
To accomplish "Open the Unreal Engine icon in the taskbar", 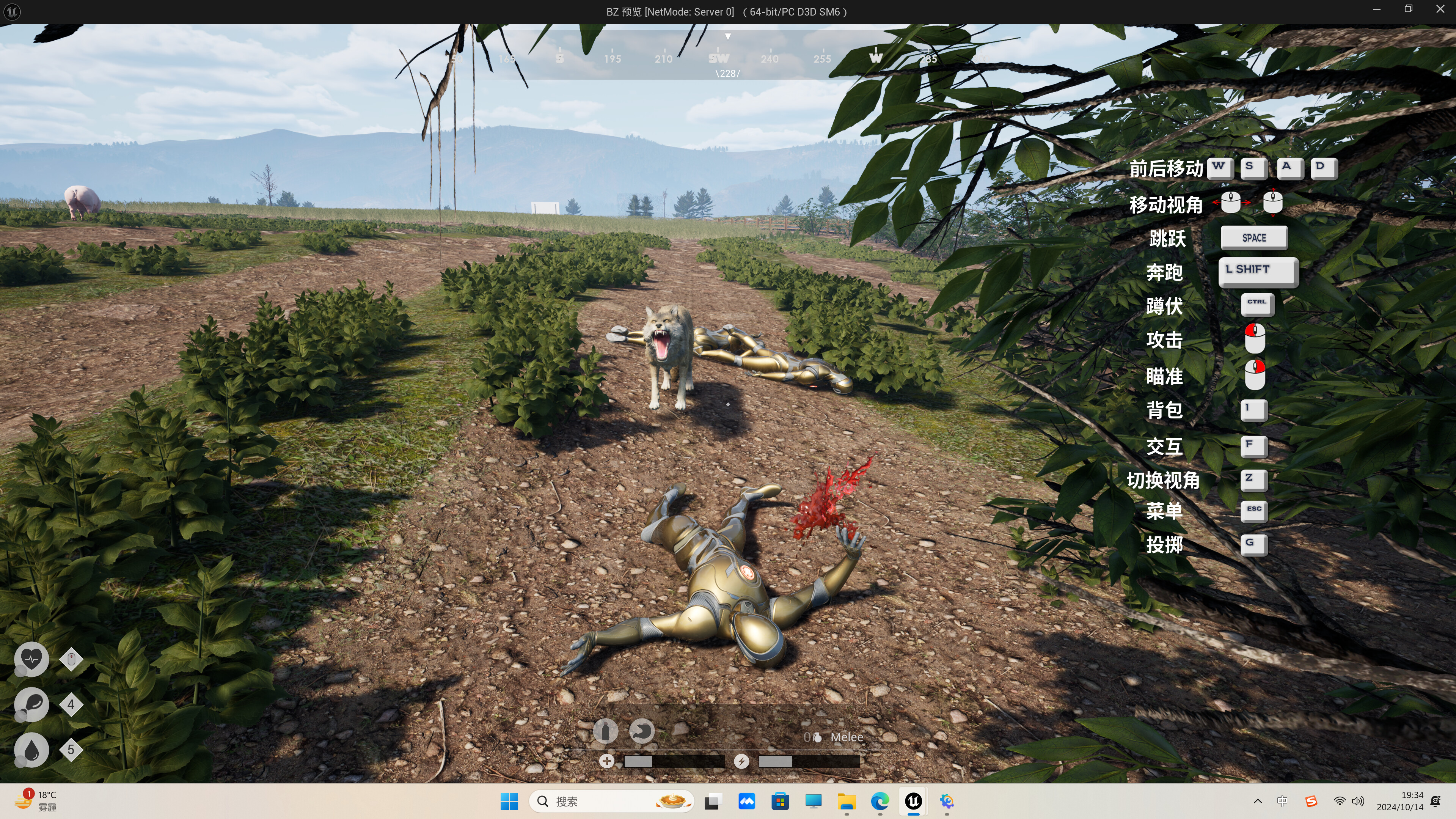I will click(913, 801).
